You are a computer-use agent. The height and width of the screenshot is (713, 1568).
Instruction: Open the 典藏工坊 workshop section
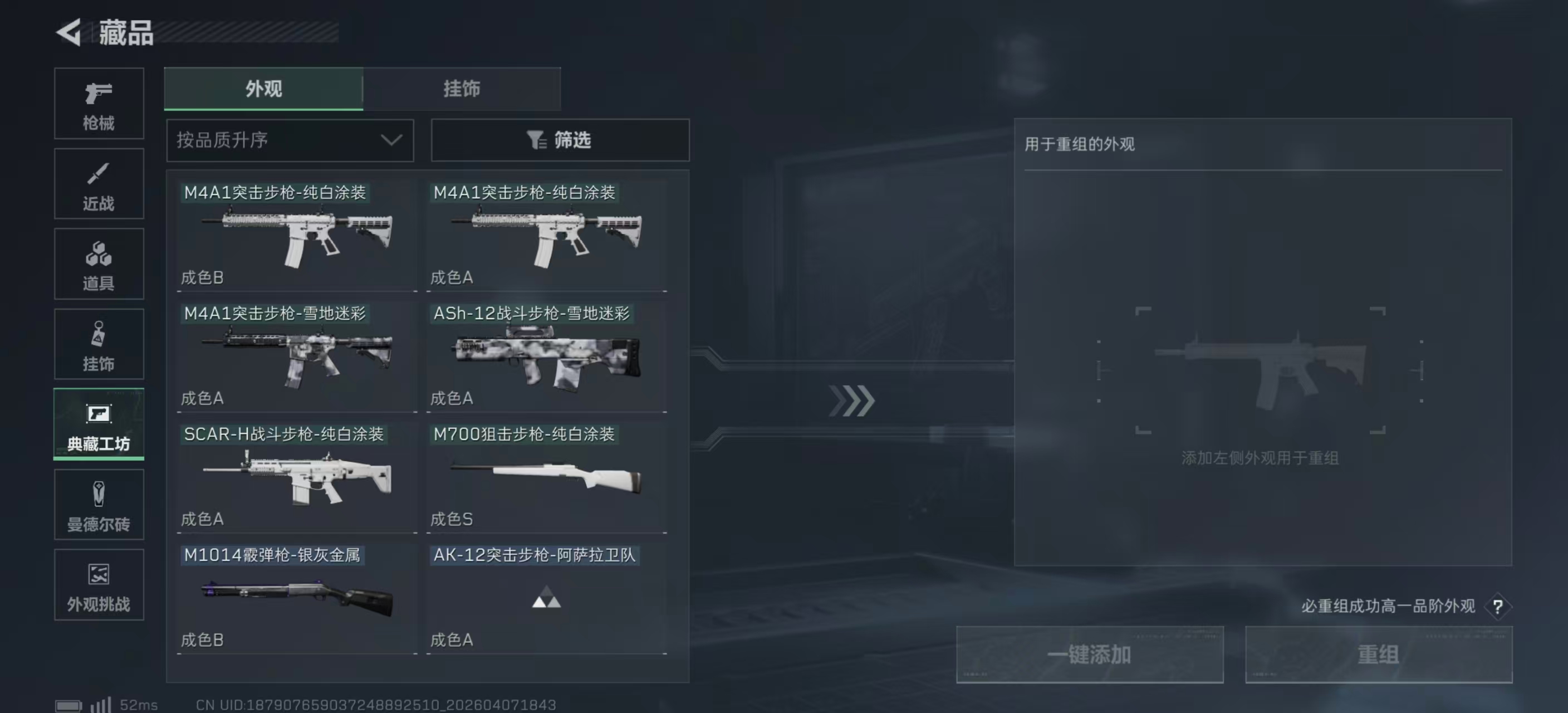coord(98,424)
